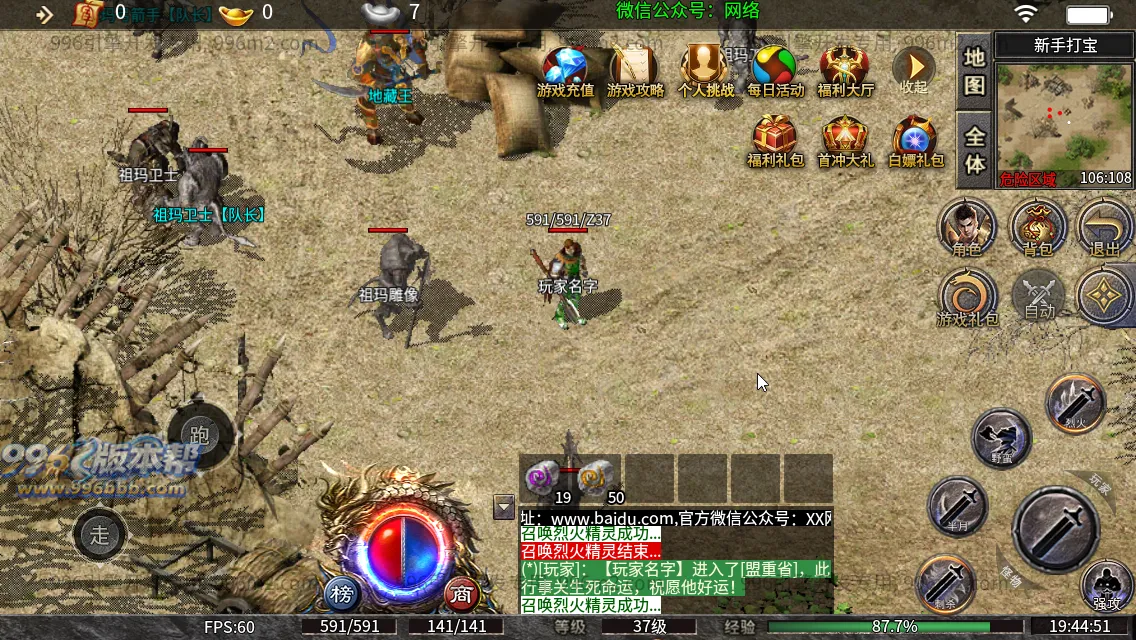Select the 全体 button beside minimap
Screen dimensions: 1136x640
(974, 150)
